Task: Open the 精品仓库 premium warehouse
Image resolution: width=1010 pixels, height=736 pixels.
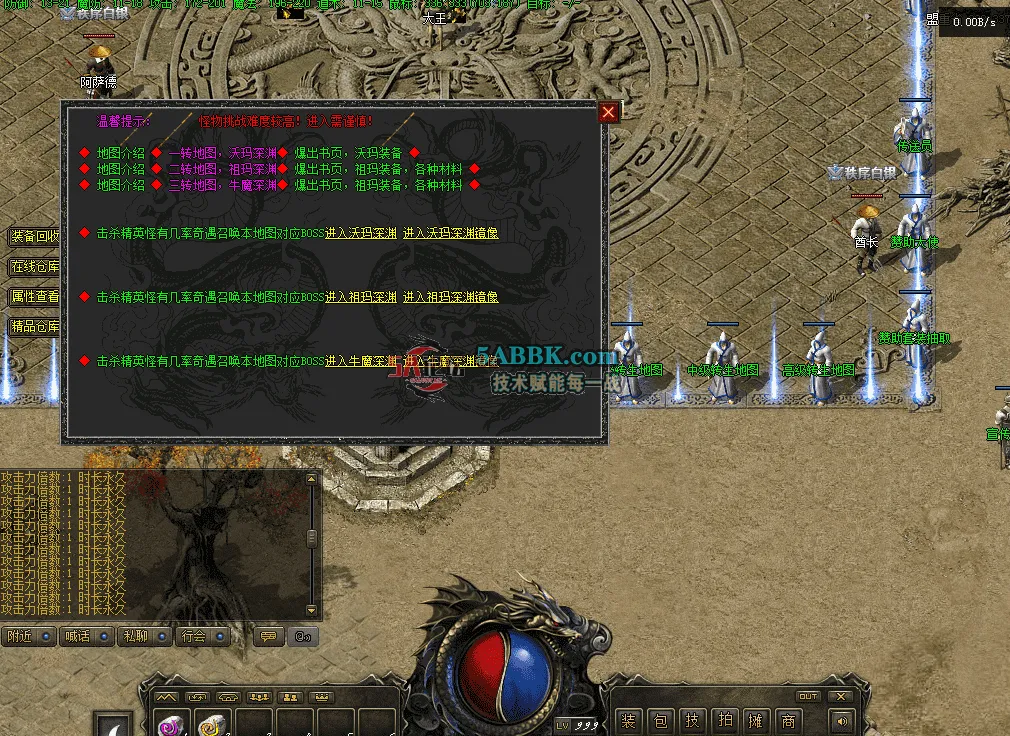Action: (35, 326)
